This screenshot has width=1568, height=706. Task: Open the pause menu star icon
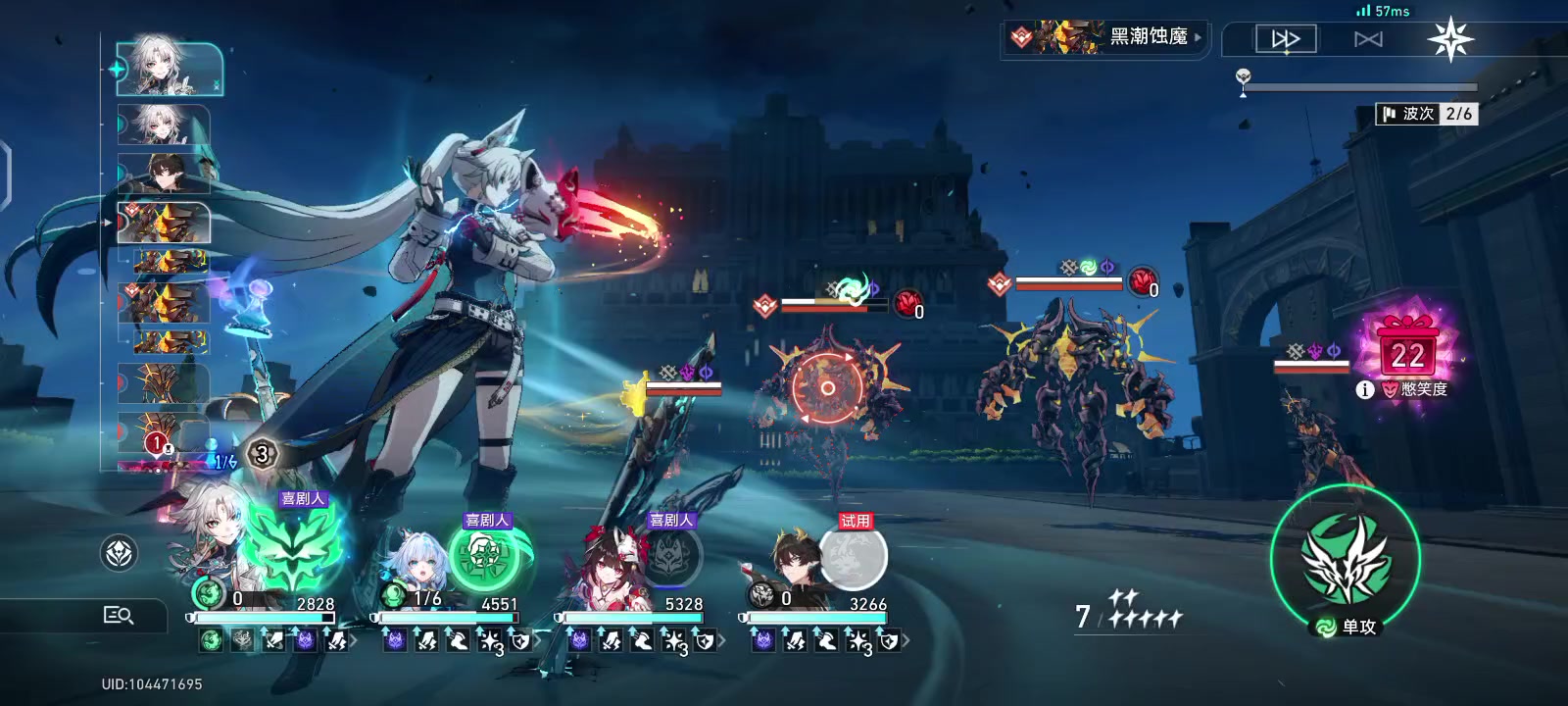1449,40
